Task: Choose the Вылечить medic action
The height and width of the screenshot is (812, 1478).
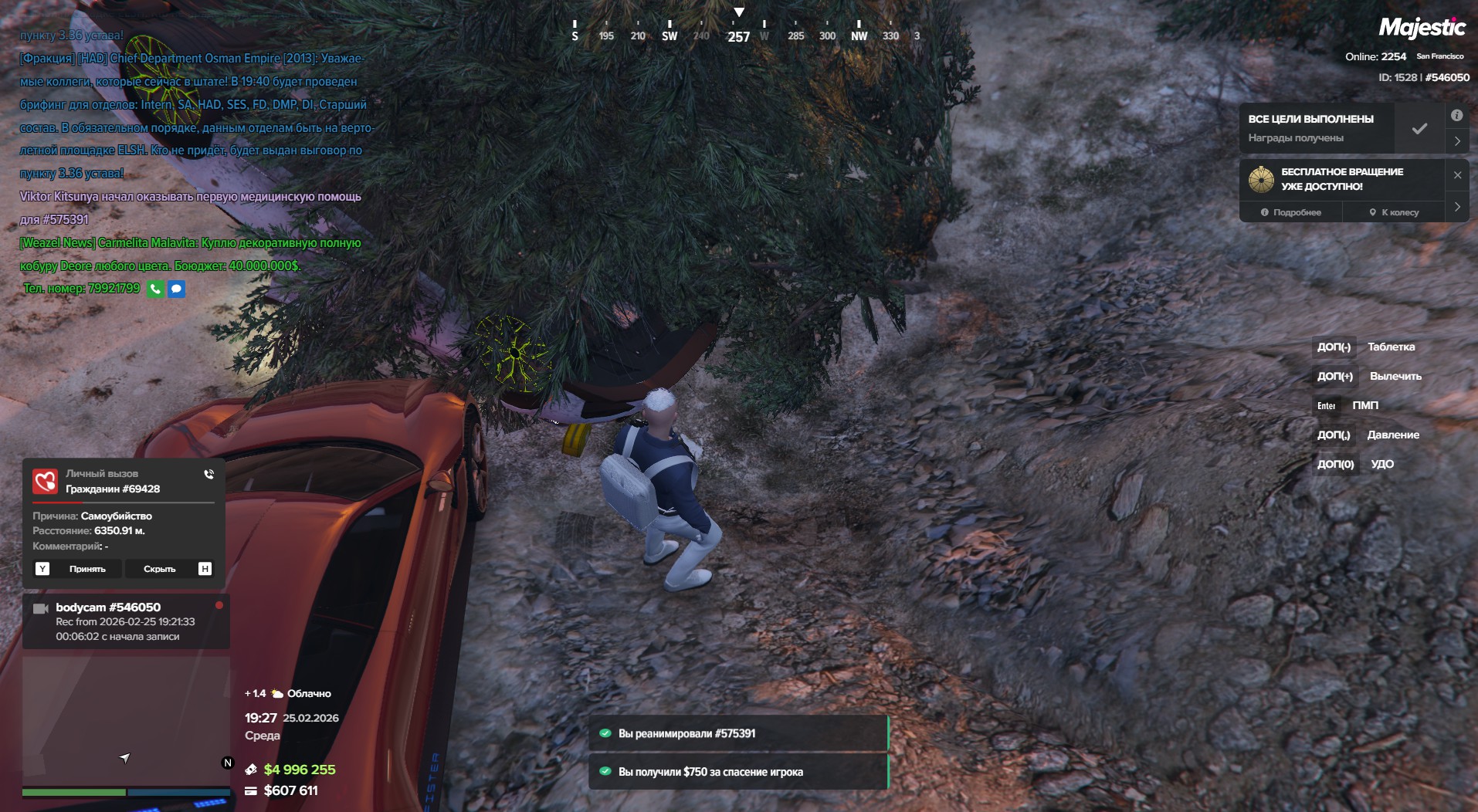Action: click(x=1395, y=376)
